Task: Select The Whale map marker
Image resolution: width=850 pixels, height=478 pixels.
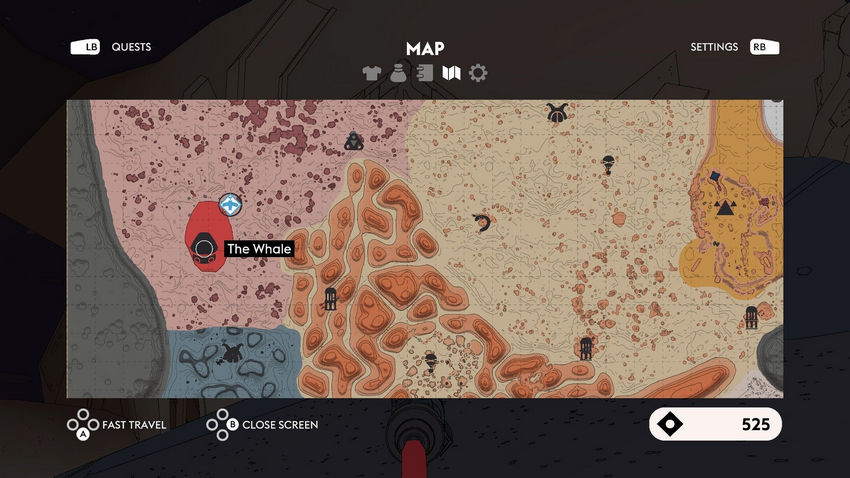Action: tap(205, 249)
